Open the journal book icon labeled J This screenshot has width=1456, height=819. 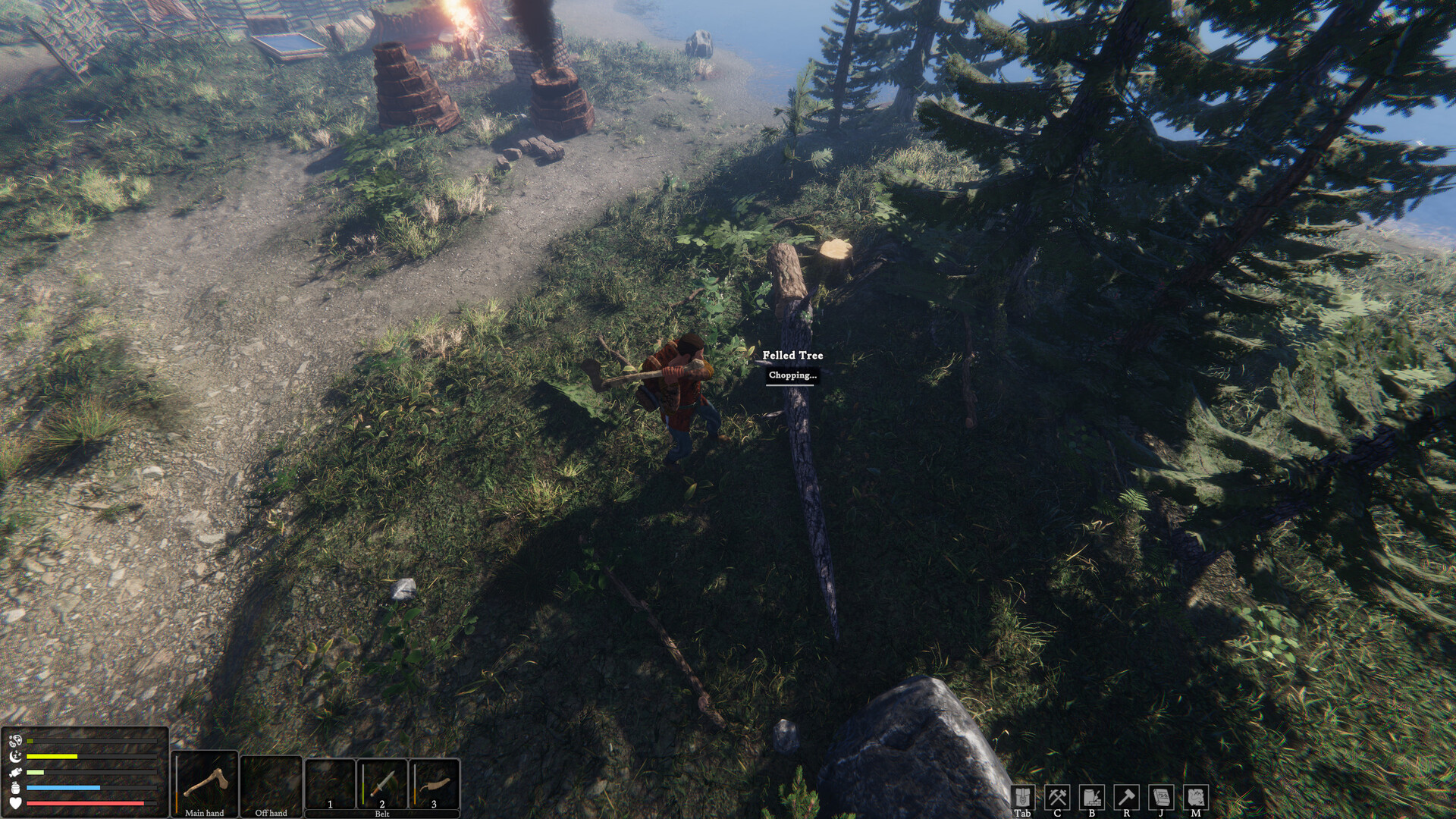(x=1159, y=795)
